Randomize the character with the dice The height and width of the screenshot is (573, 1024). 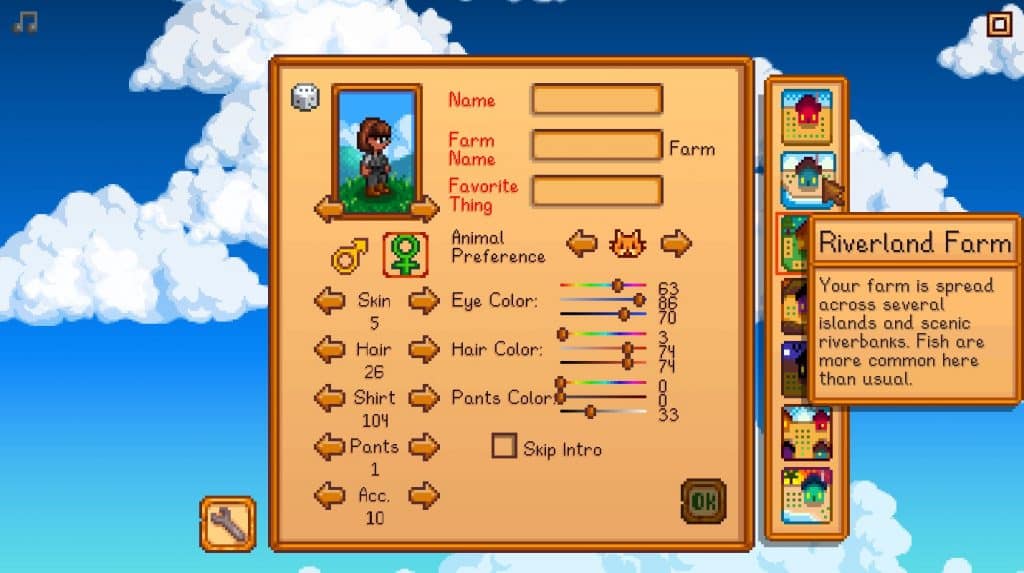(305, 97)
